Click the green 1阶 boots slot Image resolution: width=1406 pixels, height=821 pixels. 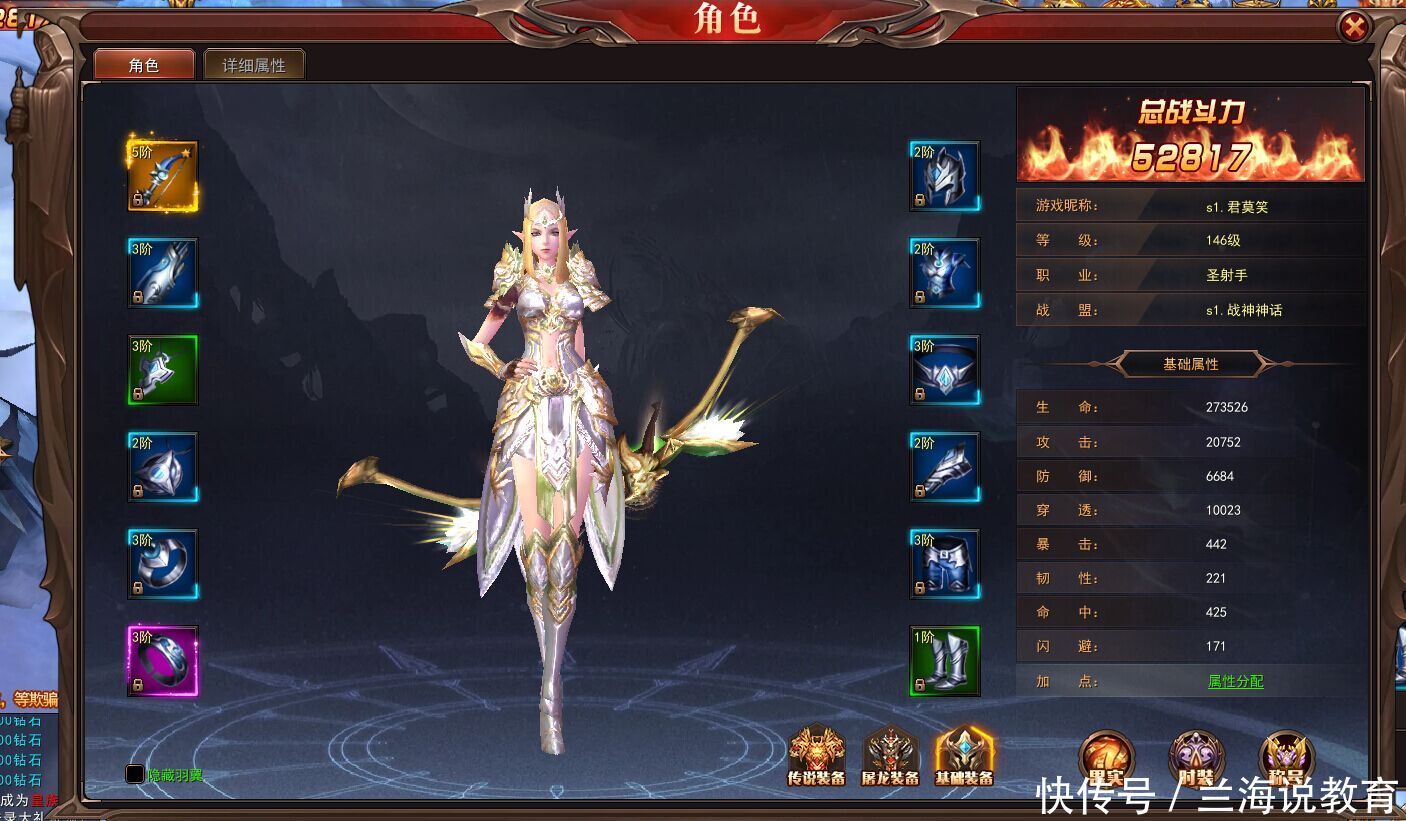coord(944,661)
